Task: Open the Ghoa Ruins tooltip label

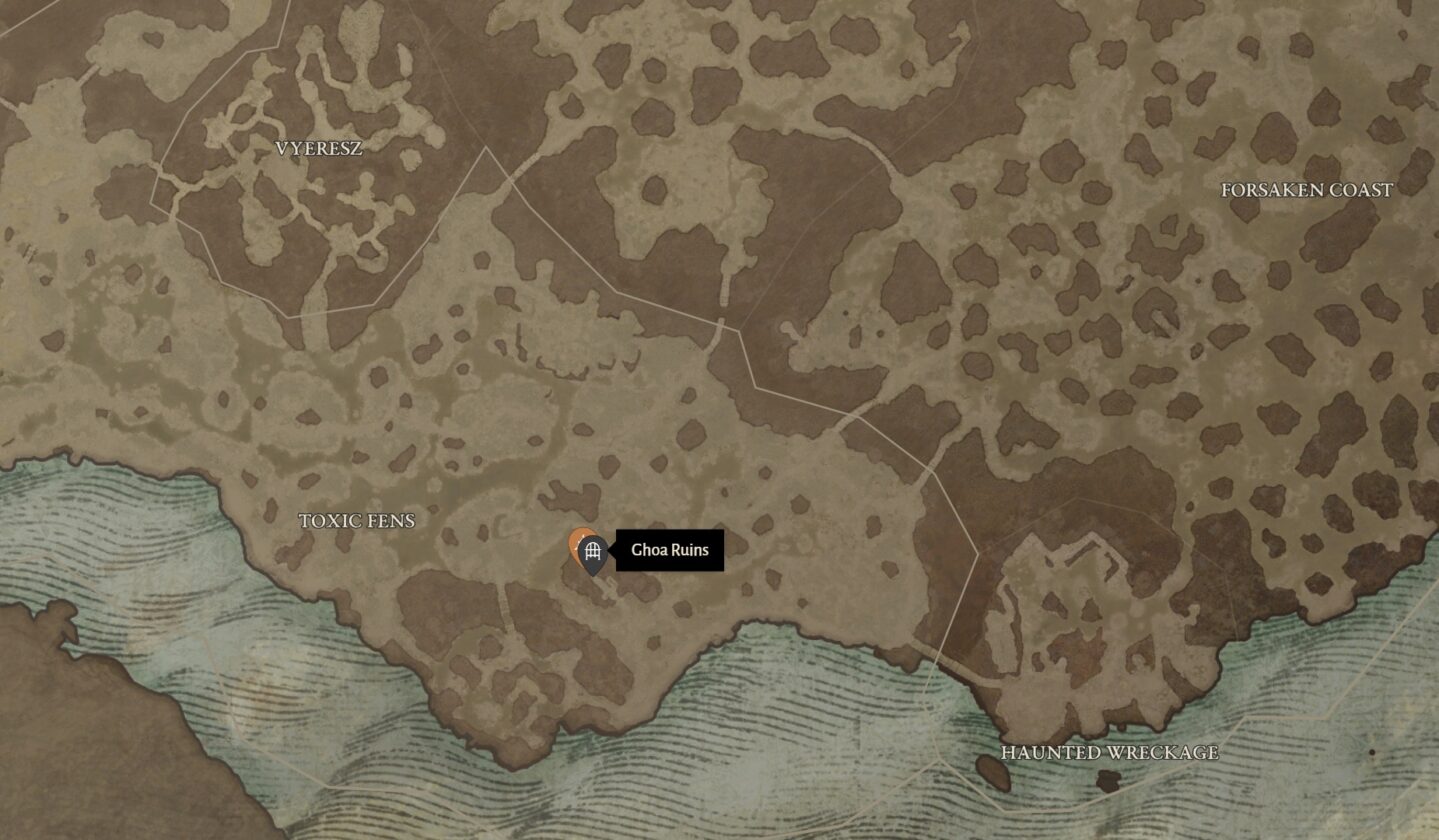Action: coord(668,549)
